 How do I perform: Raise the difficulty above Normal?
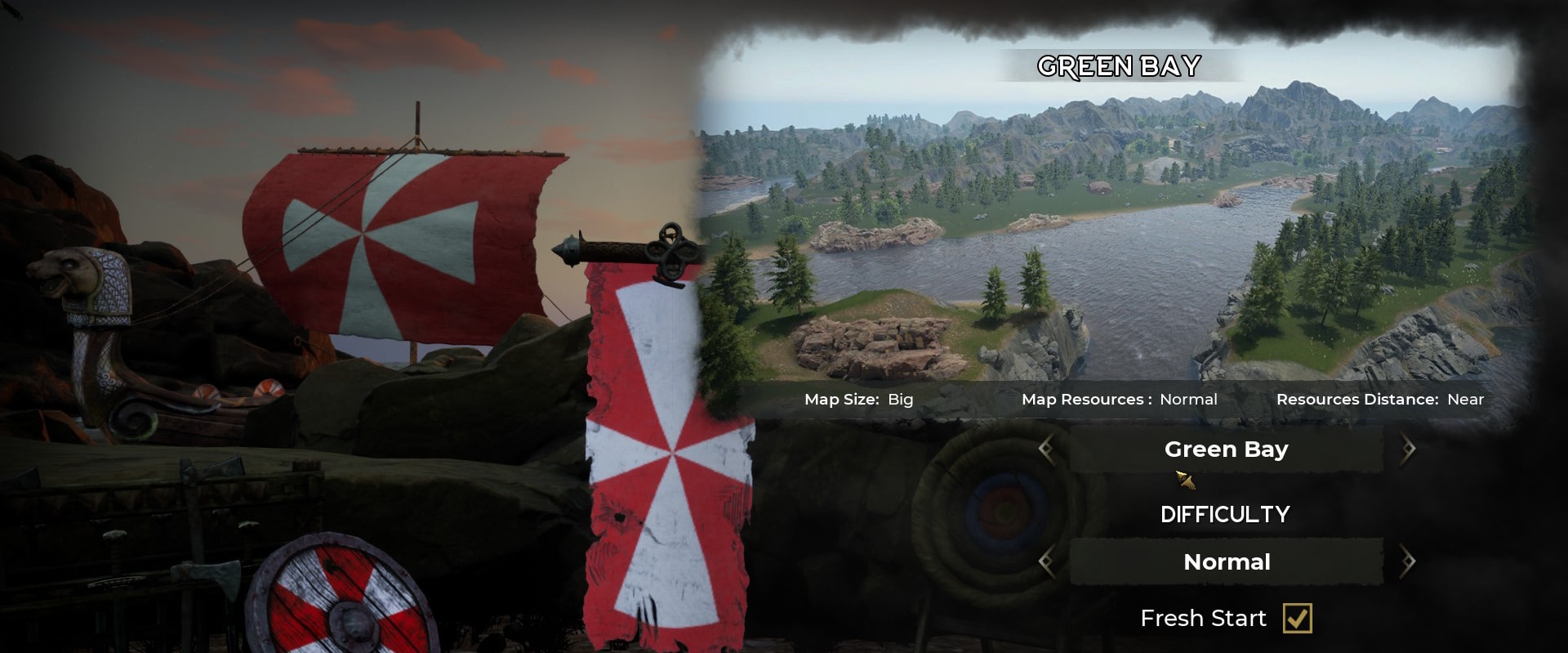1407,561
